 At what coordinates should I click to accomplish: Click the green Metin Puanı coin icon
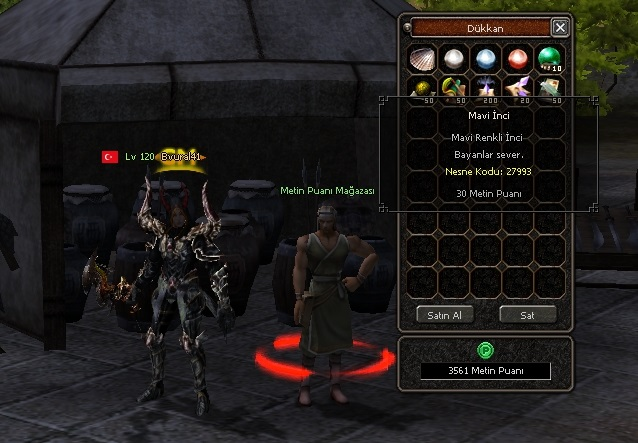[x=485, y=350]
